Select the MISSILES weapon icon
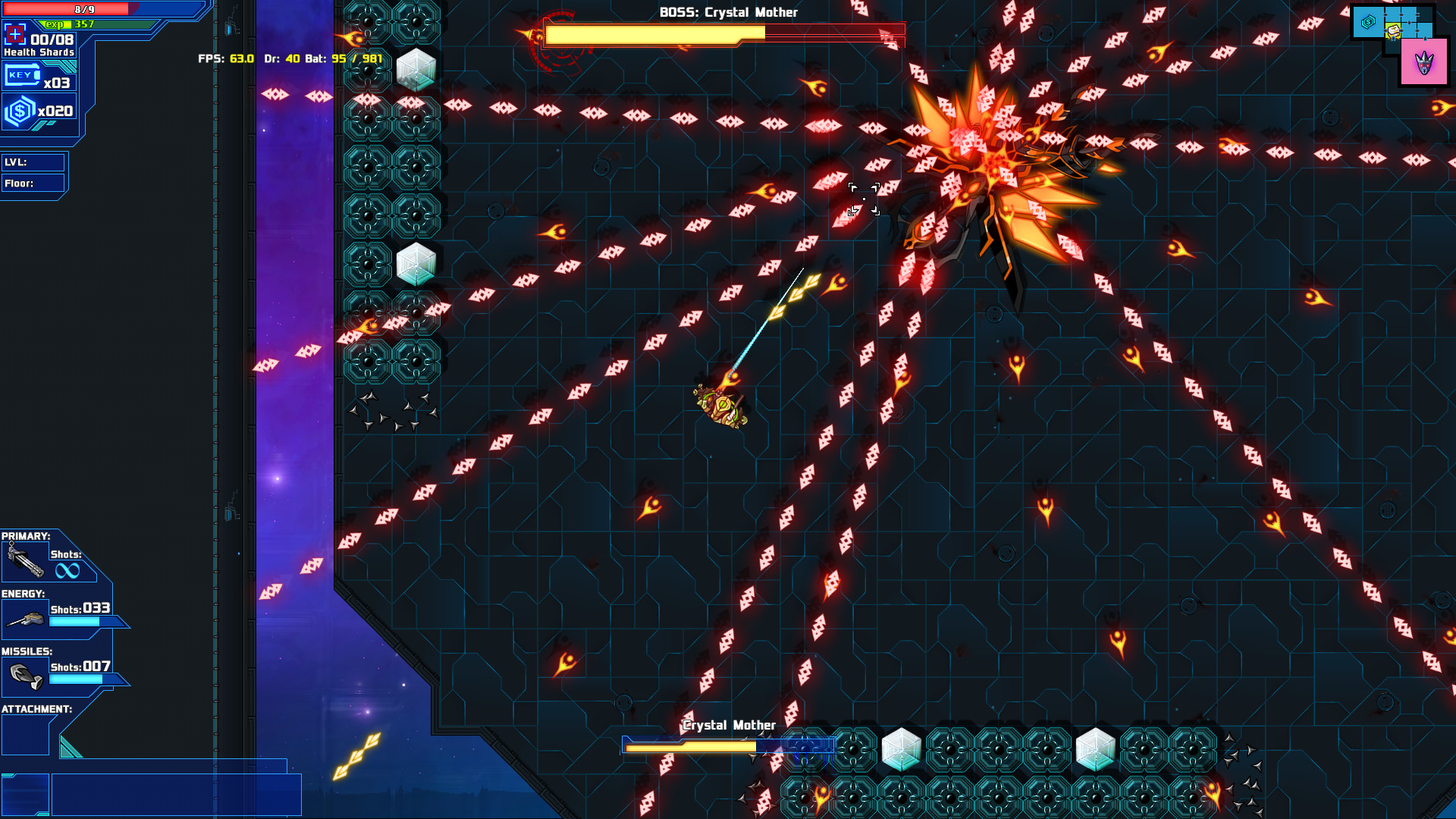Viewport: 1456px width, 819px height. pyautogui.click(x=25, y=675)
